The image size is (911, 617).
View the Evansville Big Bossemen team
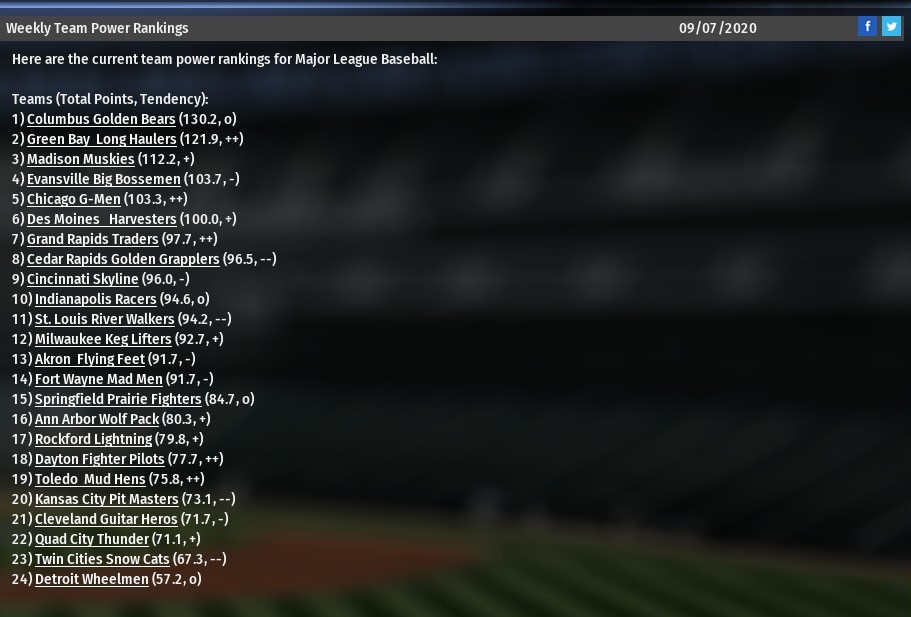pyautogui.click(x=103, y=179)
